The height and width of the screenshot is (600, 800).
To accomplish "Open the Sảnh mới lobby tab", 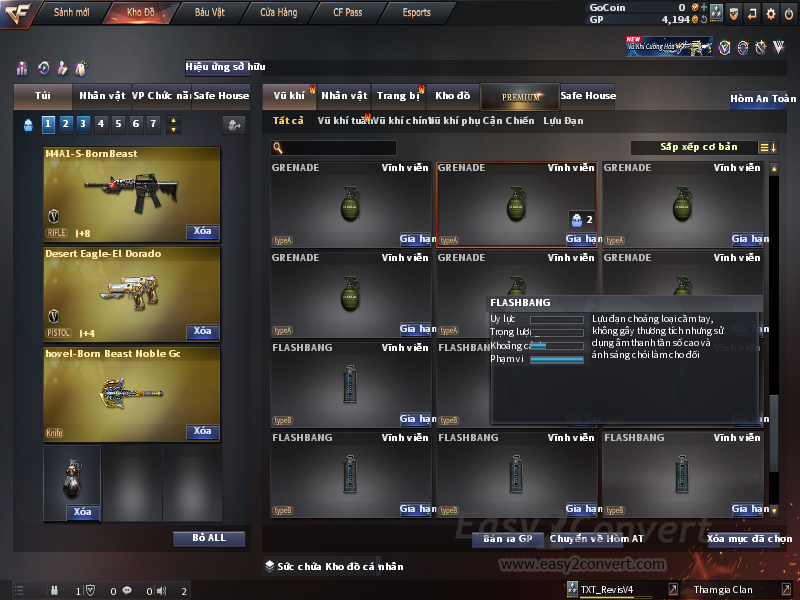I will click(72, 13).
